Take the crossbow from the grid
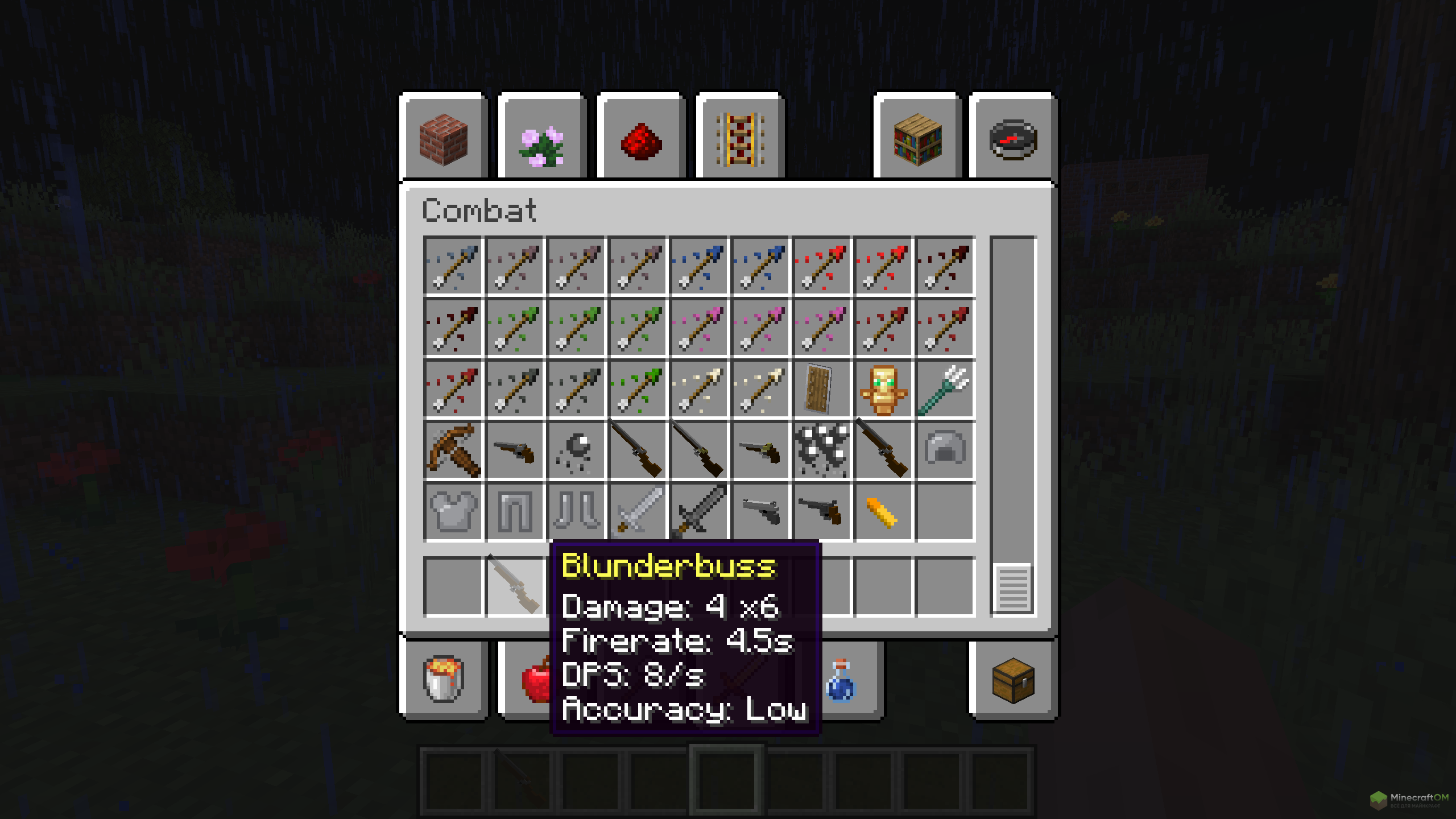 [453, 450]
